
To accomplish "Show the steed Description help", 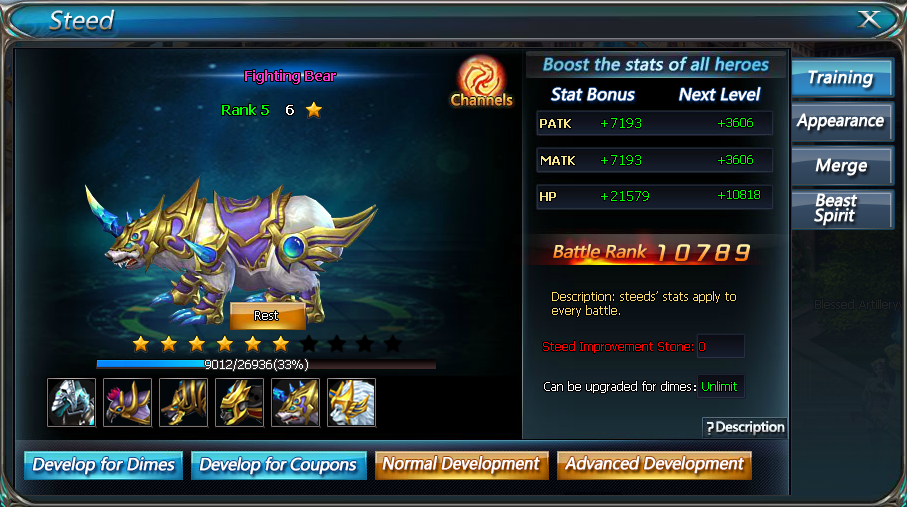I will coord(745,427).
